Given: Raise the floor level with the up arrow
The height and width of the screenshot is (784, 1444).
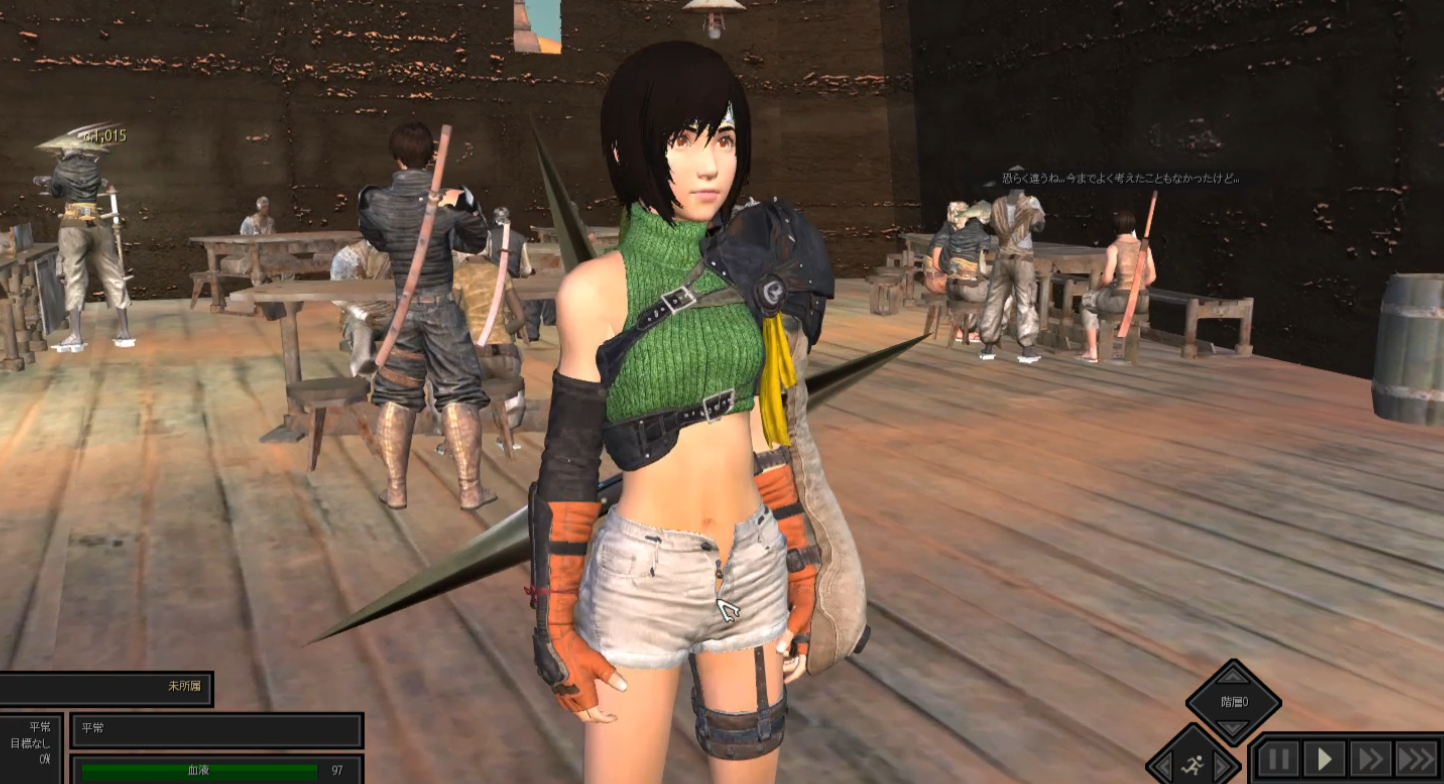Looking at the screenshot, I should coord(1232,676).
